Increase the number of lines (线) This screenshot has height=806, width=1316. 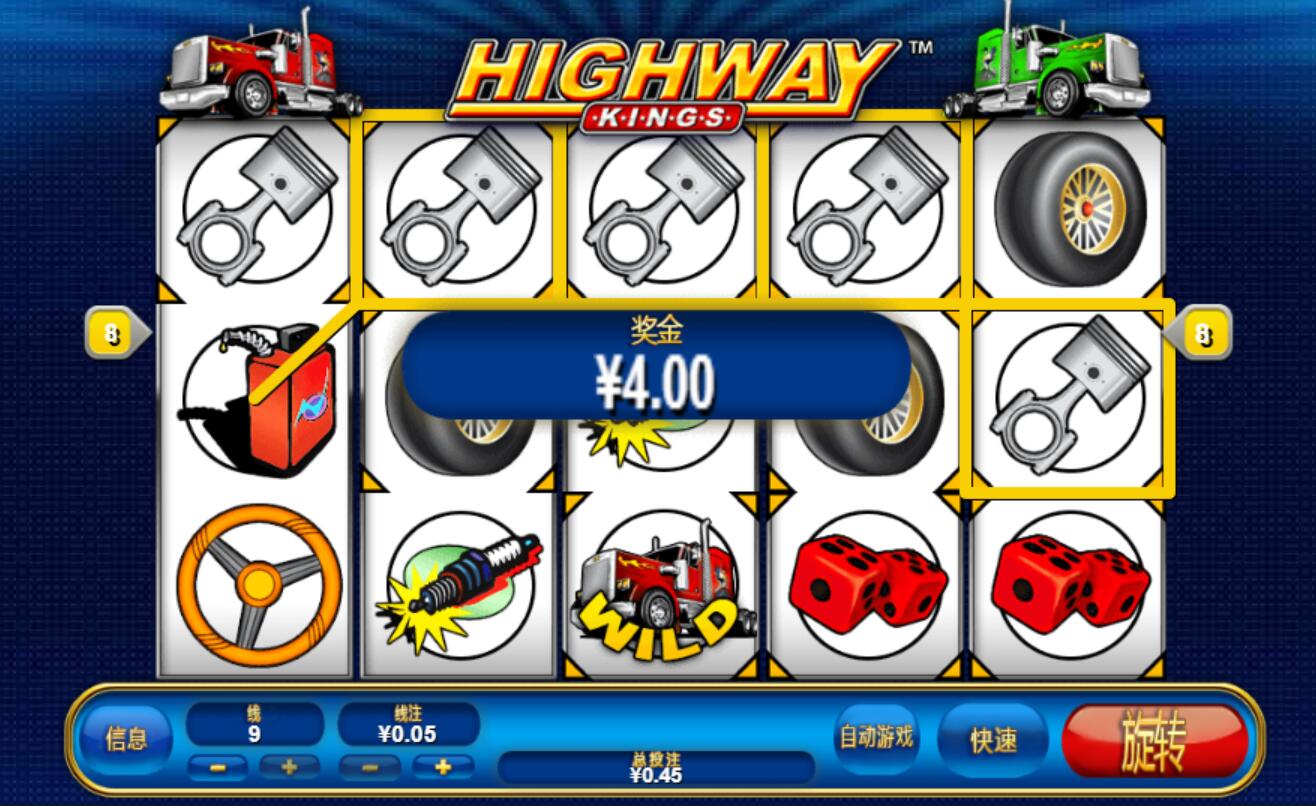point(290,768)
